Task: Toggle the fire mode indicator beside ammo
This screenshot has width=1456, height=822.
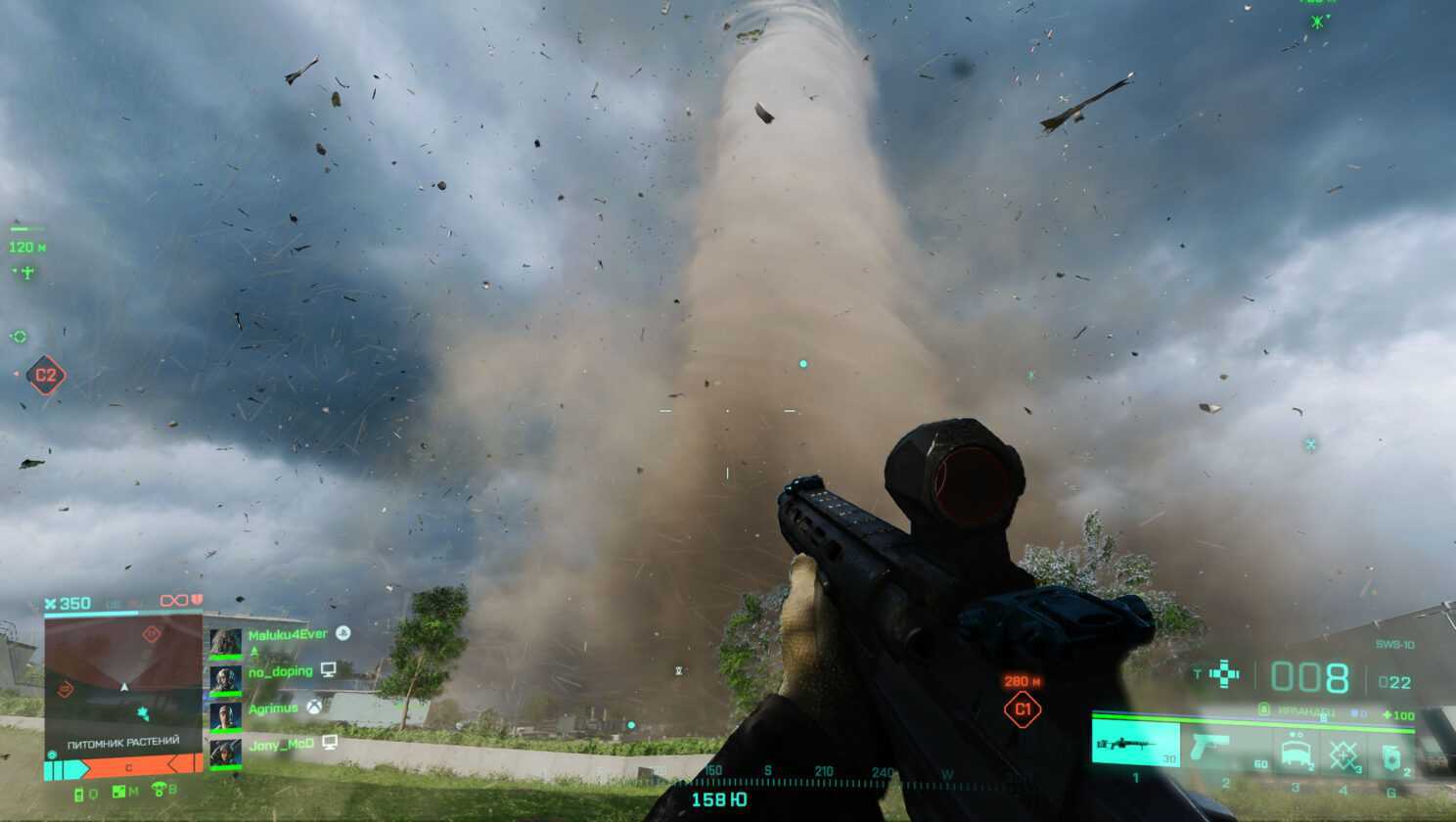Action: pyautogui.click(x=1223, y=674)
